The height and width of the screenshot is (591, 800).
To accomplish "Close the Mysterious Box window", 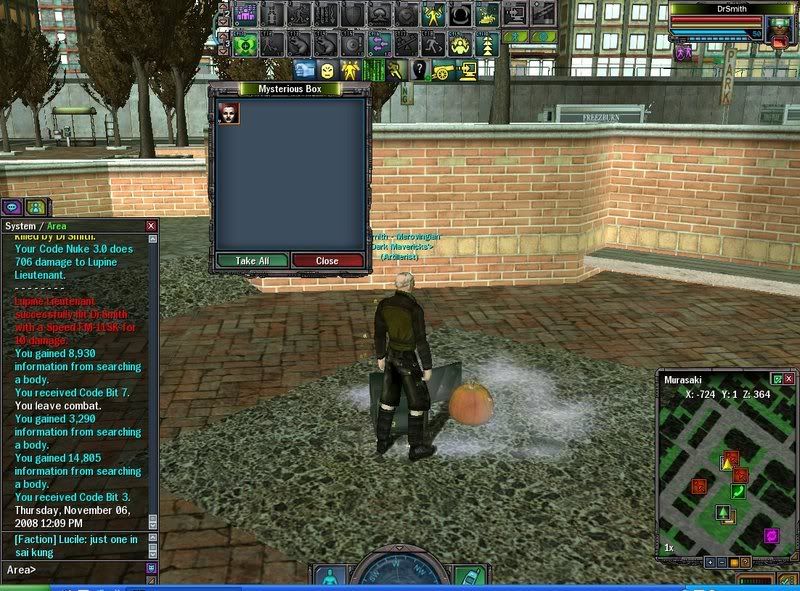I will pyautogui.click(x=327, y=260).
